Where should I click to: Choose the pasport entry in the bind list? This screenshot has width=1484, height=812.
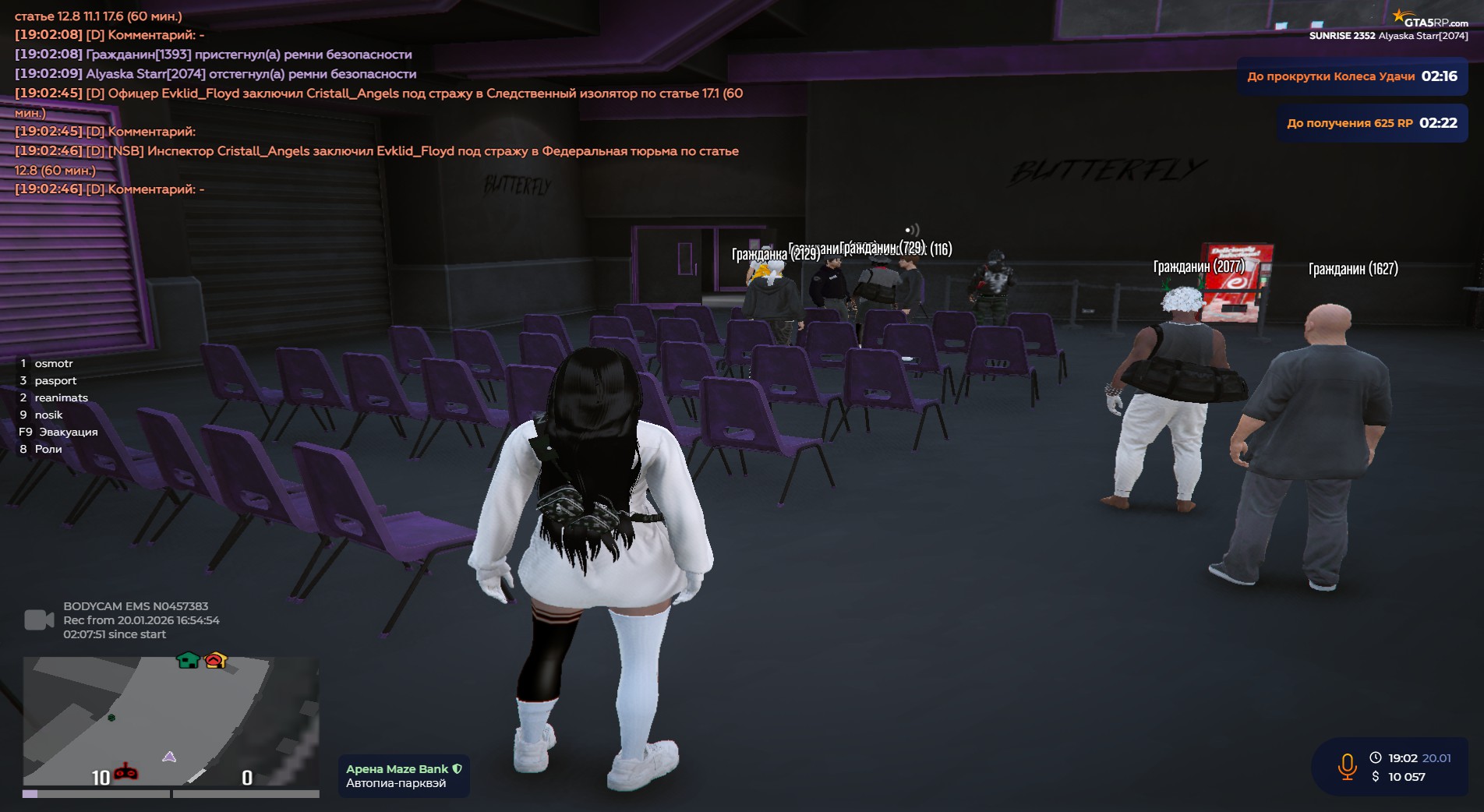(x=55, y=380)
